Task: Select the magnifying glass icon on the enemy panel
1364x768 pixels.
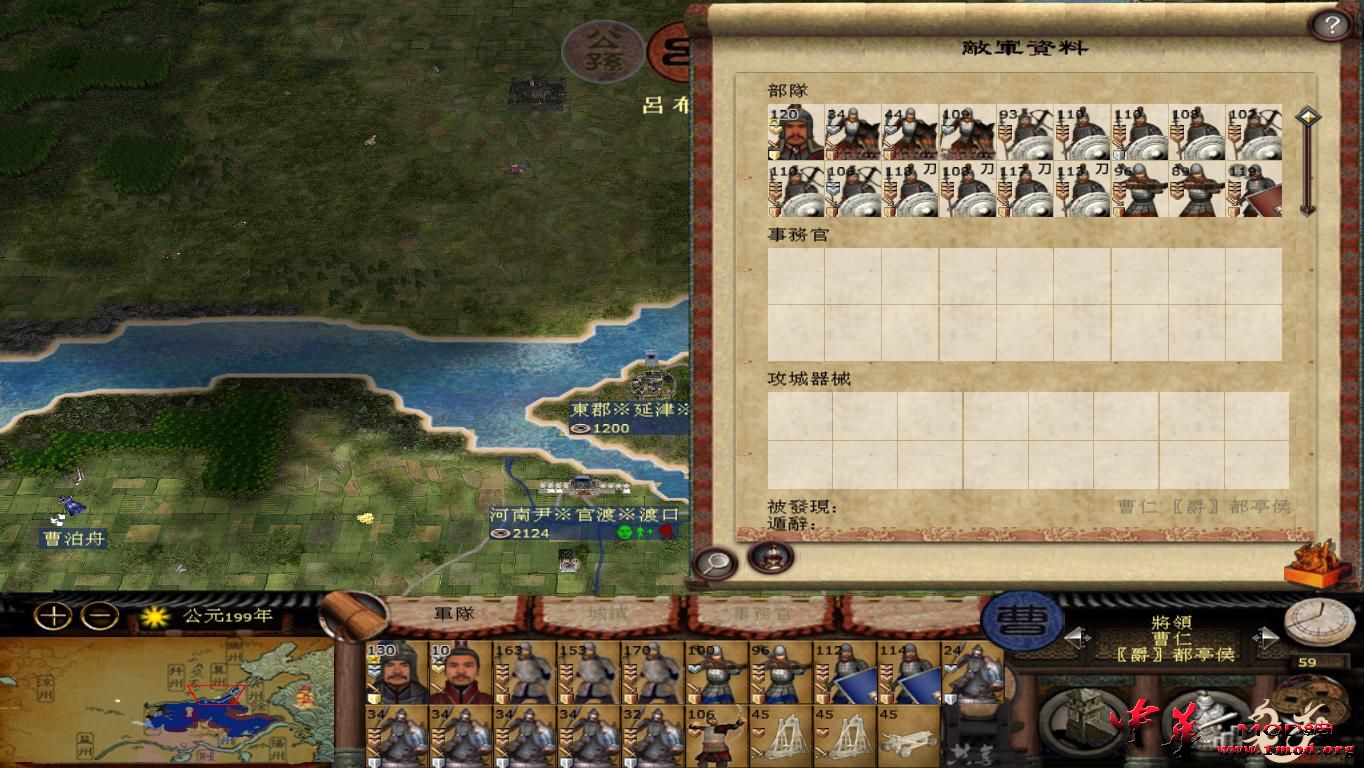Action: (714, 562)
